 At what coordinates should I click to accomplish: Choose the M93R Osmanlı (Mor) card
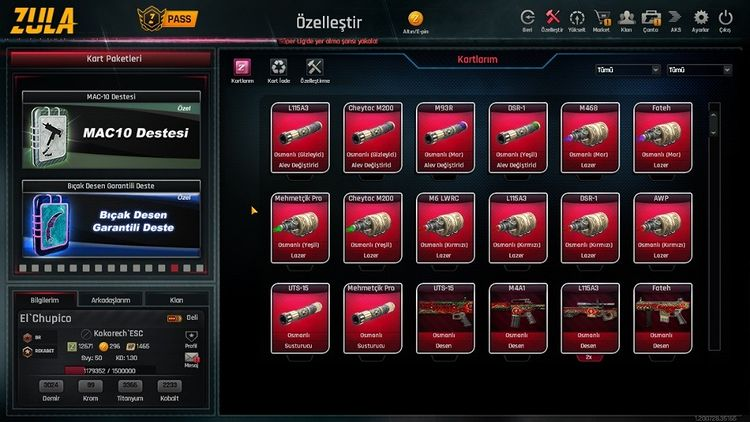coord(446,138)
